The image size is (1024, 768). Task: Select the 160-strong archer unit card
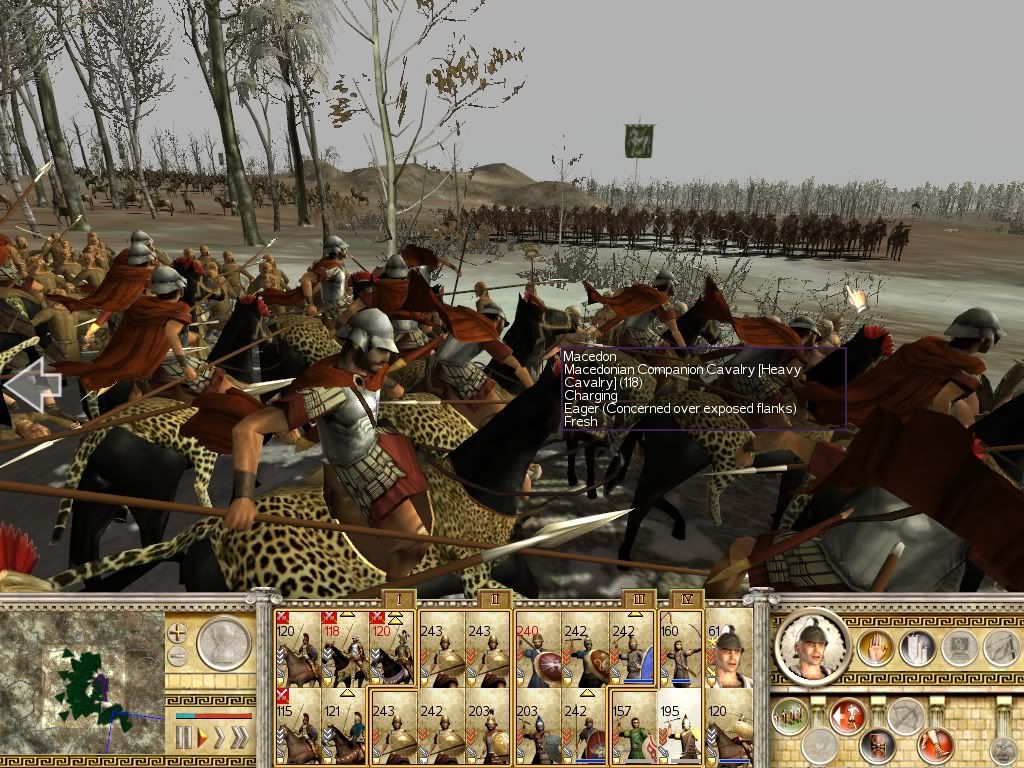(x=681, y=648)
